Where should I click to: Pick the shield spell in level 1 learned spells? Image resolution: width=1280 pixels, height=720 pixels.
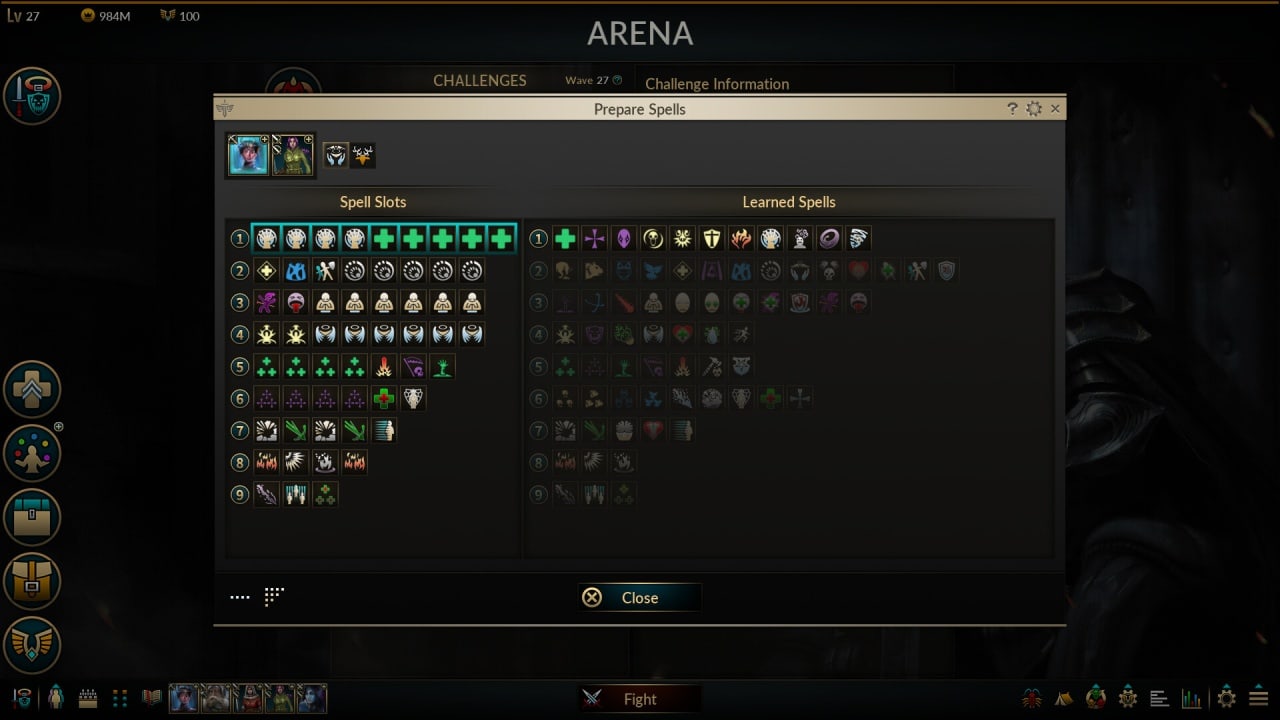[711, 239]
